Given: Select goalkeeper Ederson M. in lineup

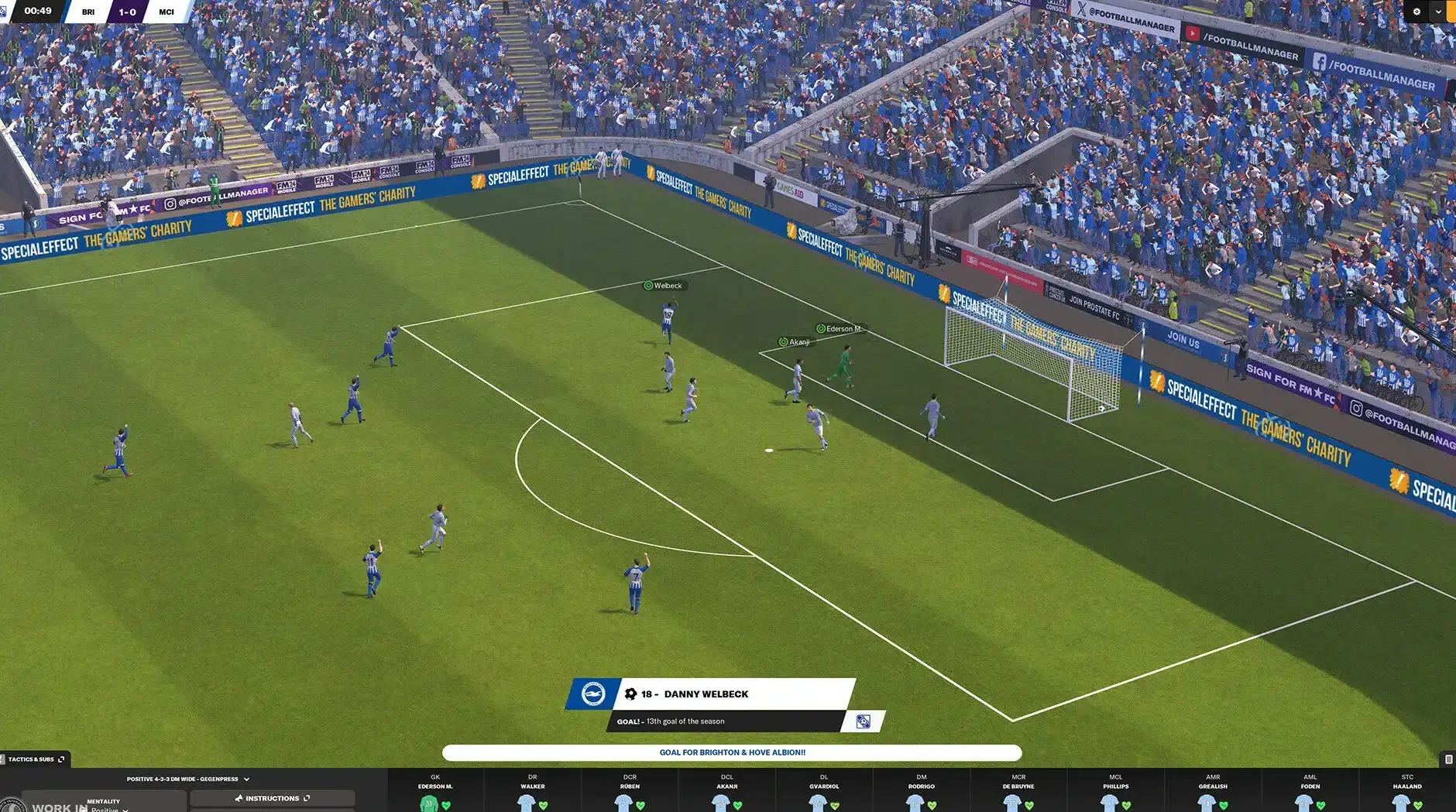Looking at the screenshot, I should click(435, 793).
